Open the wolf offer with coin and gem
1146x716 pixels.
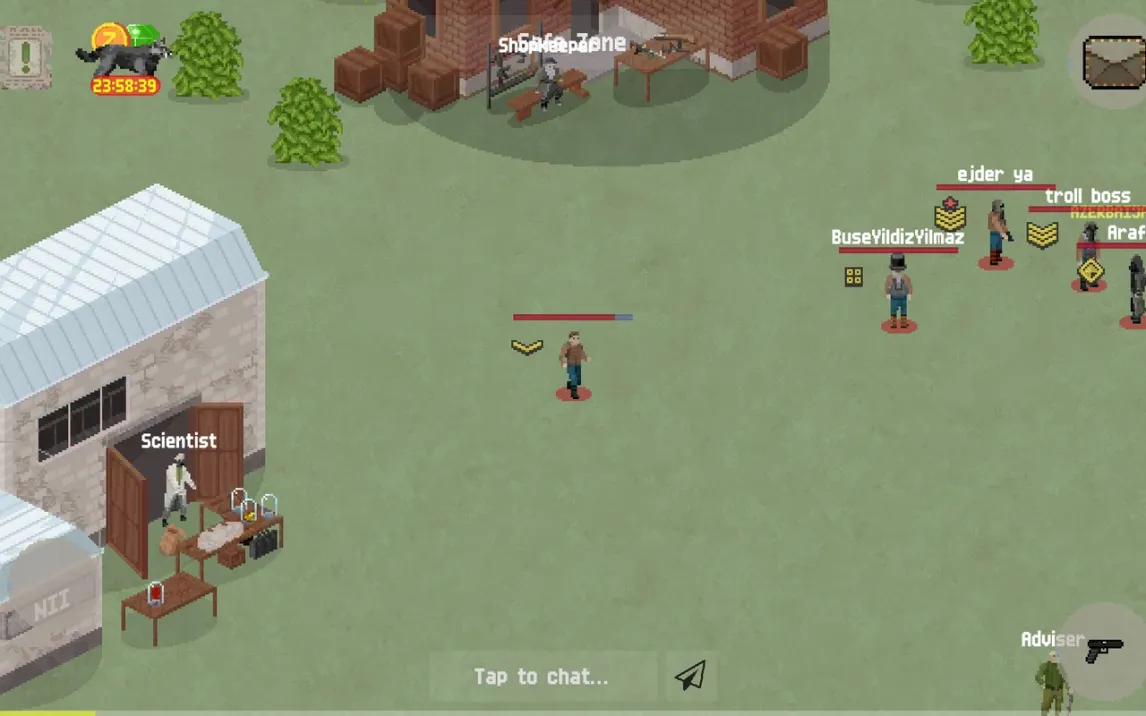[x=124, y=57]
